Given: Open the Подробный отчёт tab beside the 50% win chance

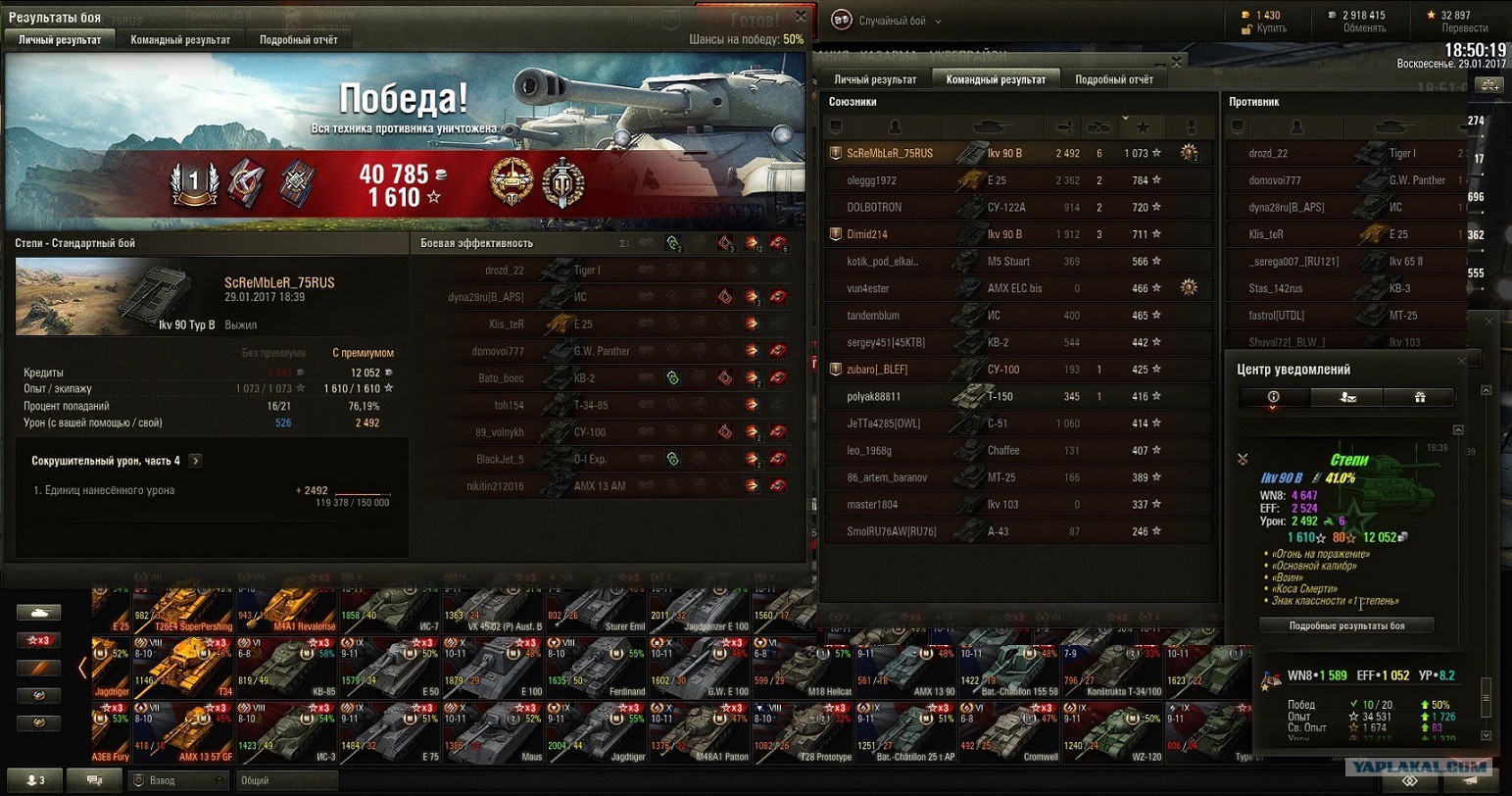Looking at the screenshot, I should coord(298,40).
